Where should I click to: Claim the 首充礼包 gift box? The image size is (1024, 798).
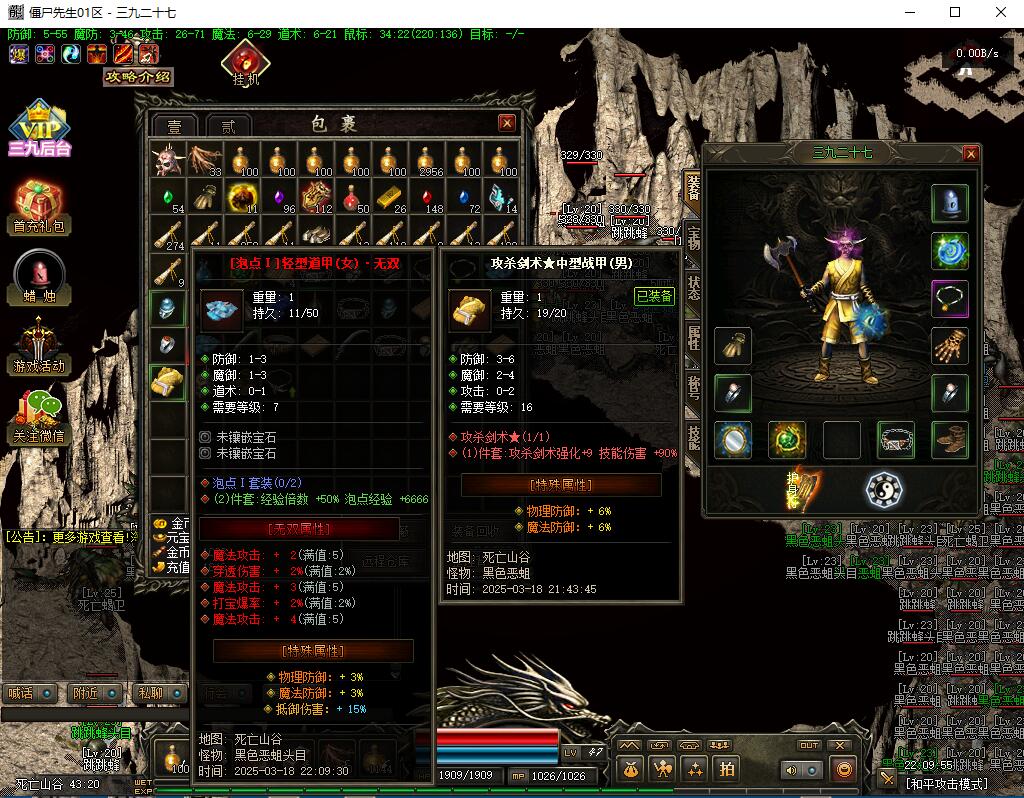pos(39,207)
